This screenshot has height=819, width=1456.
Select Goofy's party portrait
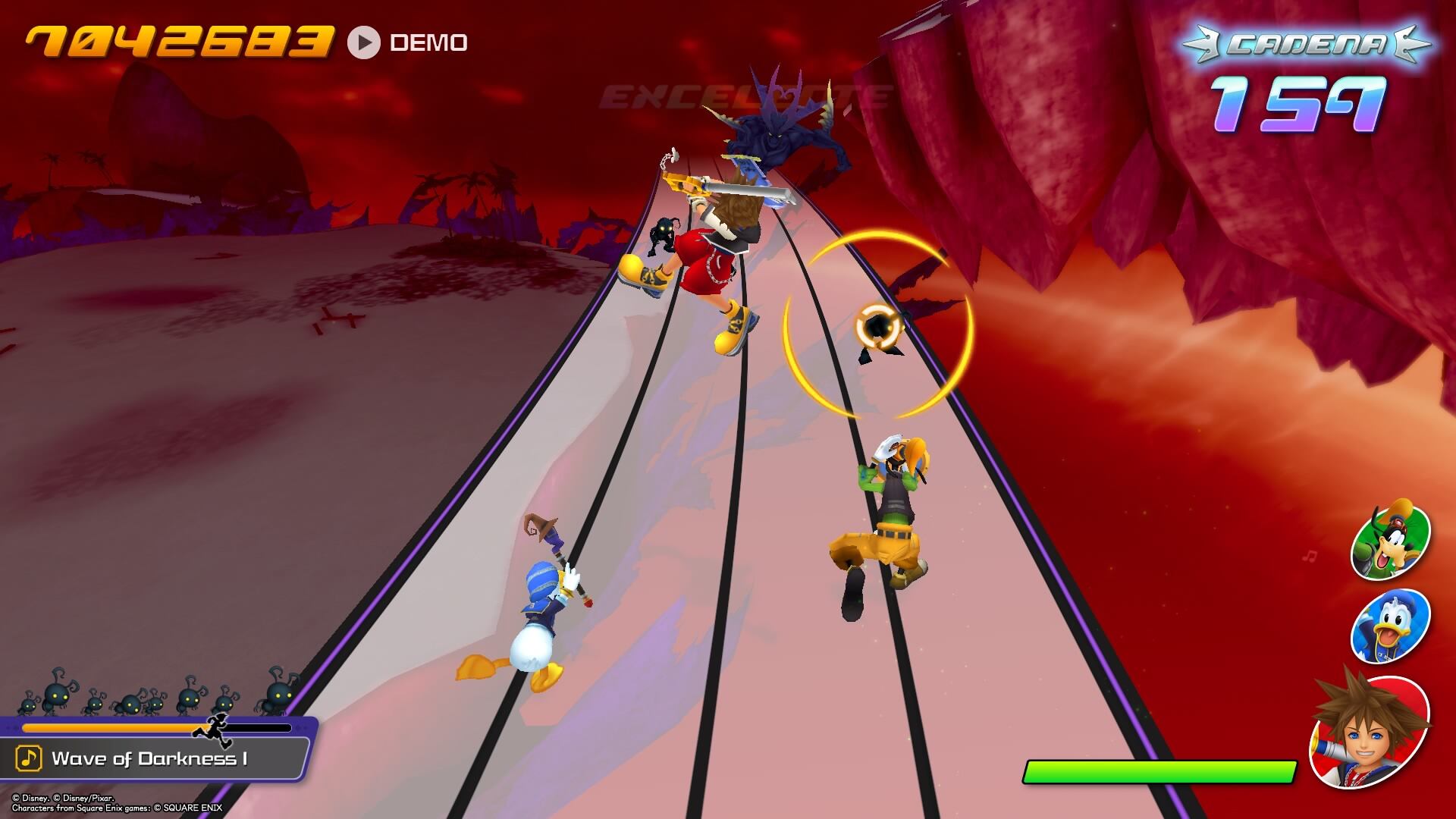(1391, 541)
